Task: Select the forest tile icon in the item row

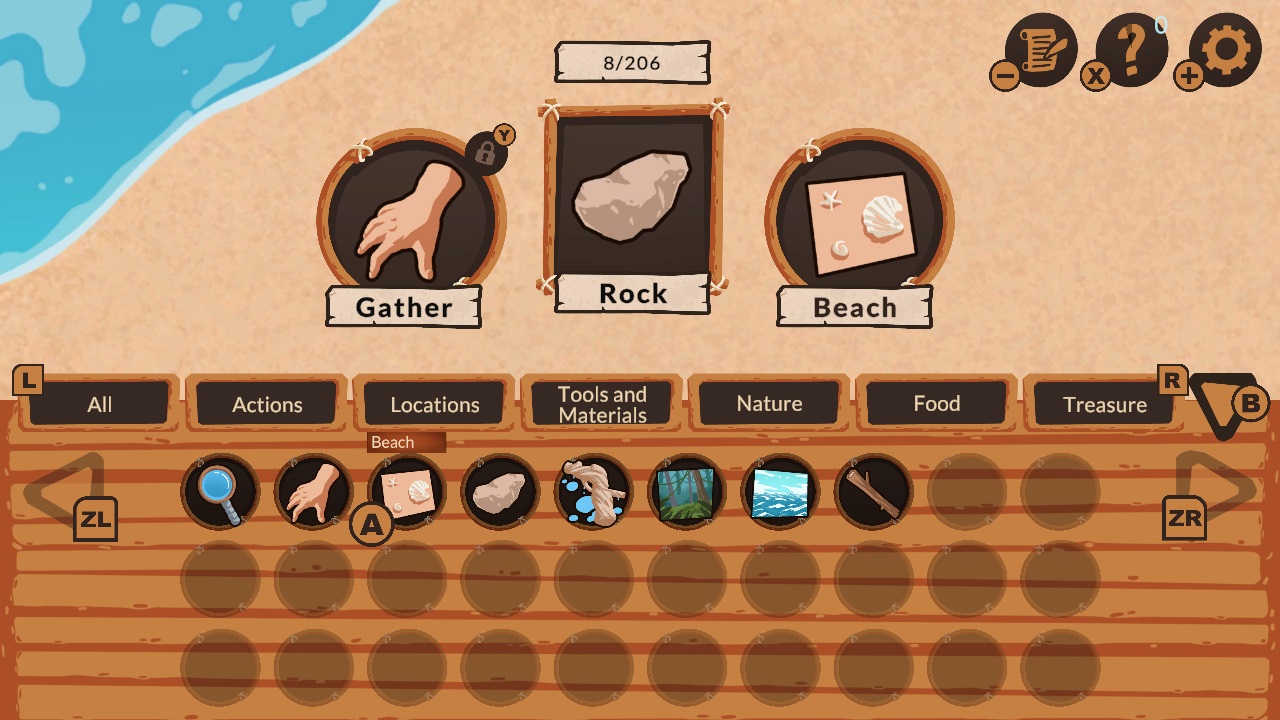Action: [x=686, y=490]
